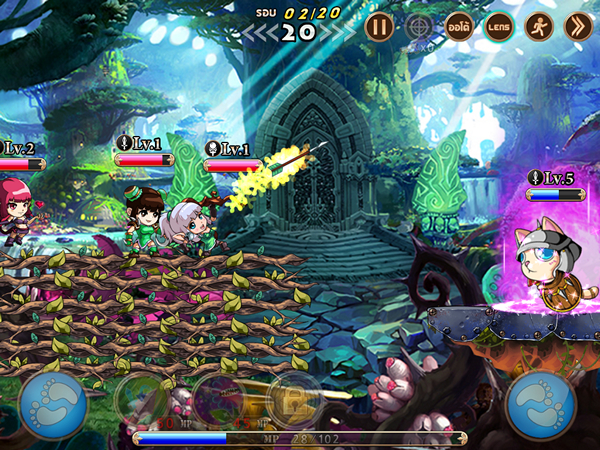Viewport: 600px width, 450px height.
Task: Pause the battle
Action: 378,26
